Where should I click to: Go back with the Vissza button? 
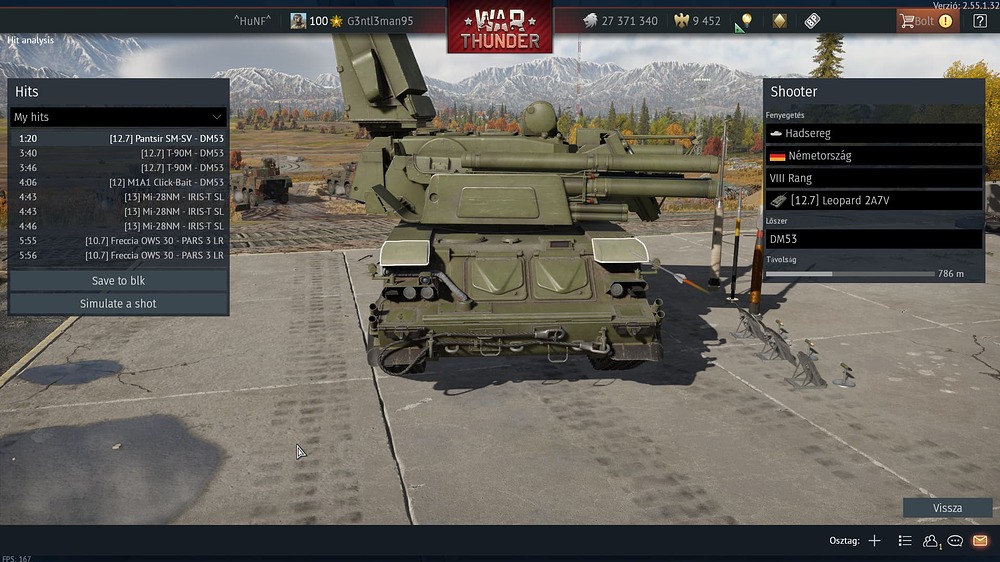pos(947,508)
